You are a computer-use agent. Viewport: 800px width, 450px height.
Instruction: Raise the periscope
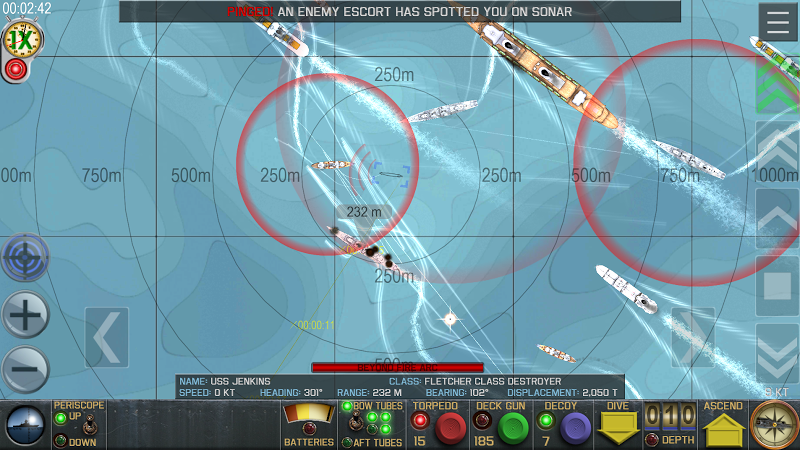[61, 417]
